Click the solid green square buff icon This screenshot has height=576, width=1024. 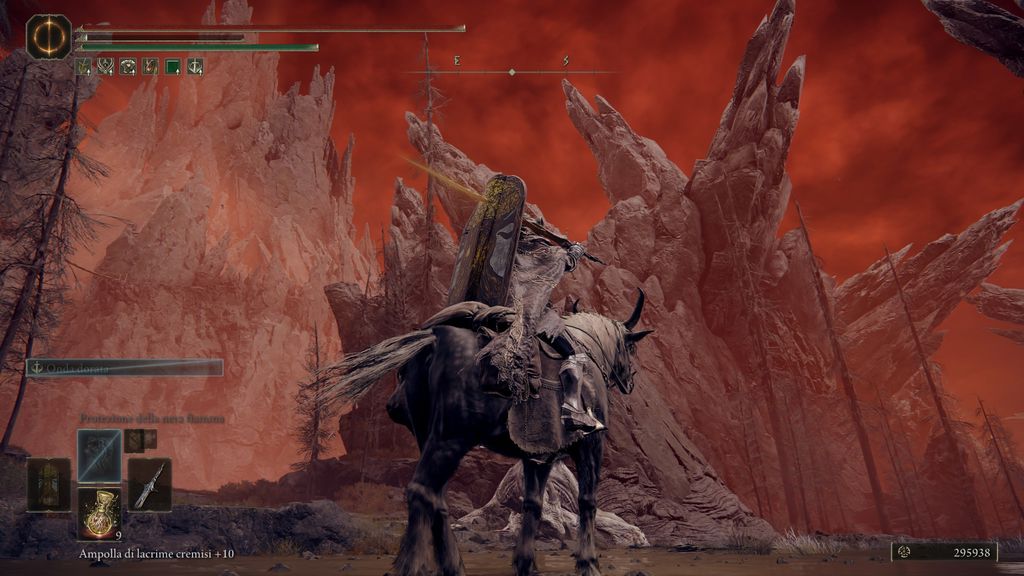coord(172,67)
